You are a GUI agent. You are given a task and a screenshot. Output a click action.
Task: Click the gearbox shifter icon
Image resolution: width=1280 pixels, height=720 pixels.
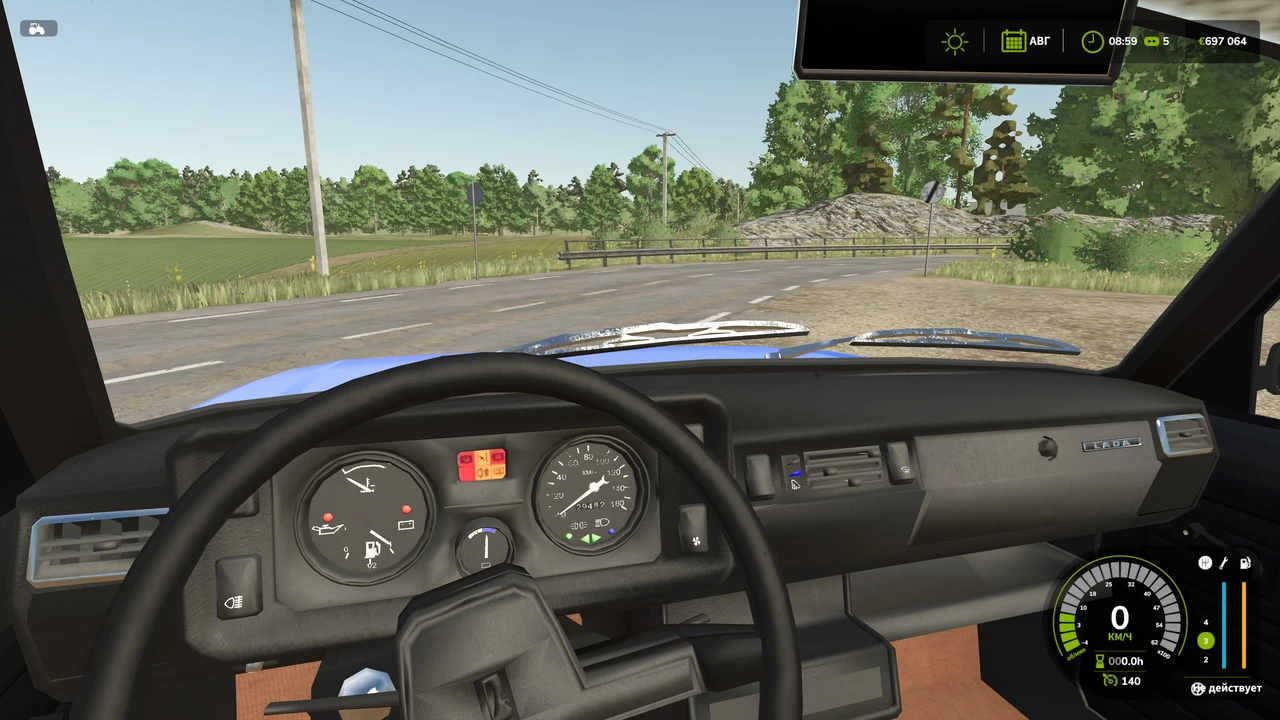(1204, 563)
